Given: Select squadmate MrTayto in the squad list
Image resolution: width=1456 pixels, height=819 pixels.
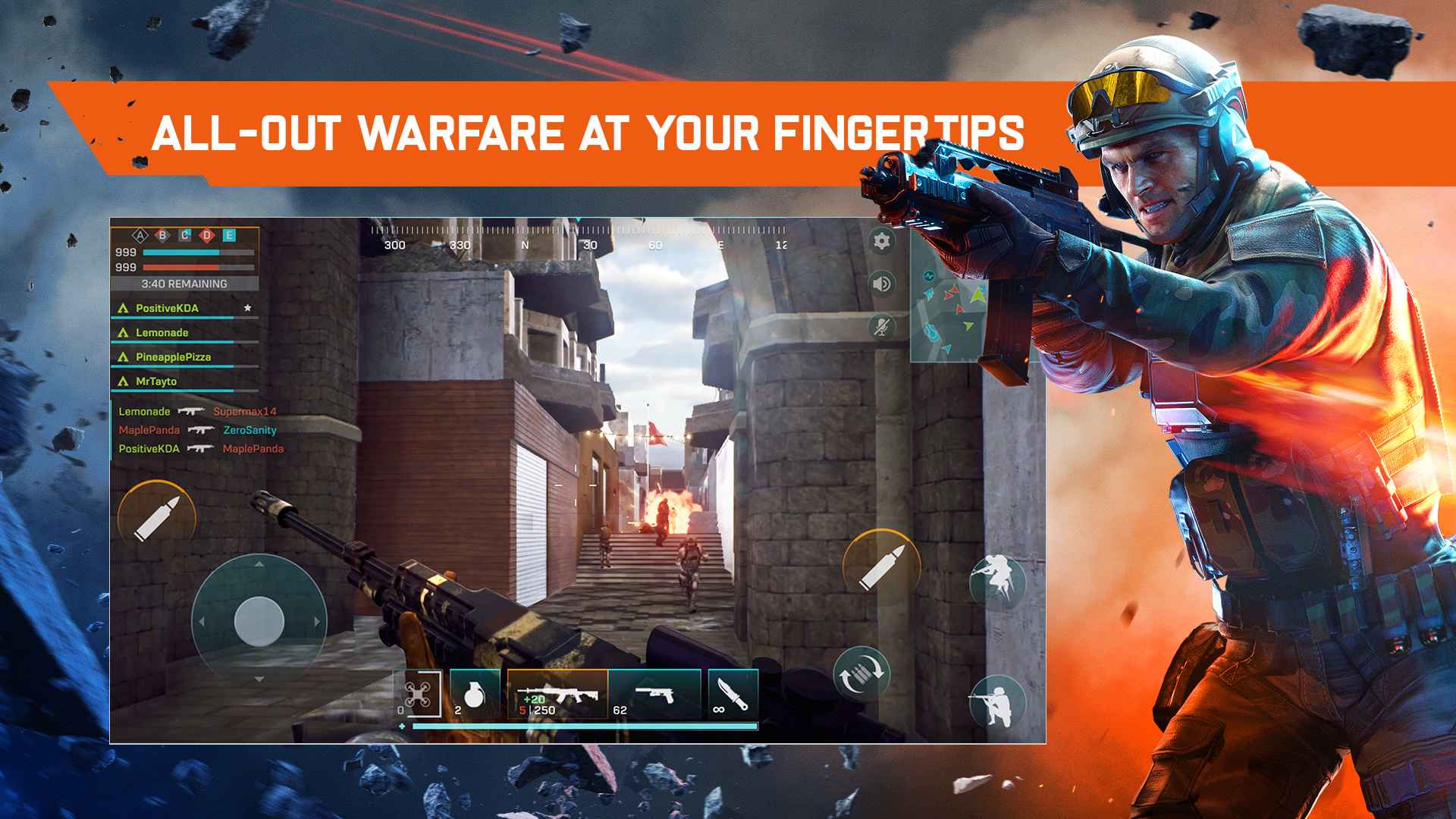Looking at the screenshot, I should (x=156, y=381).
